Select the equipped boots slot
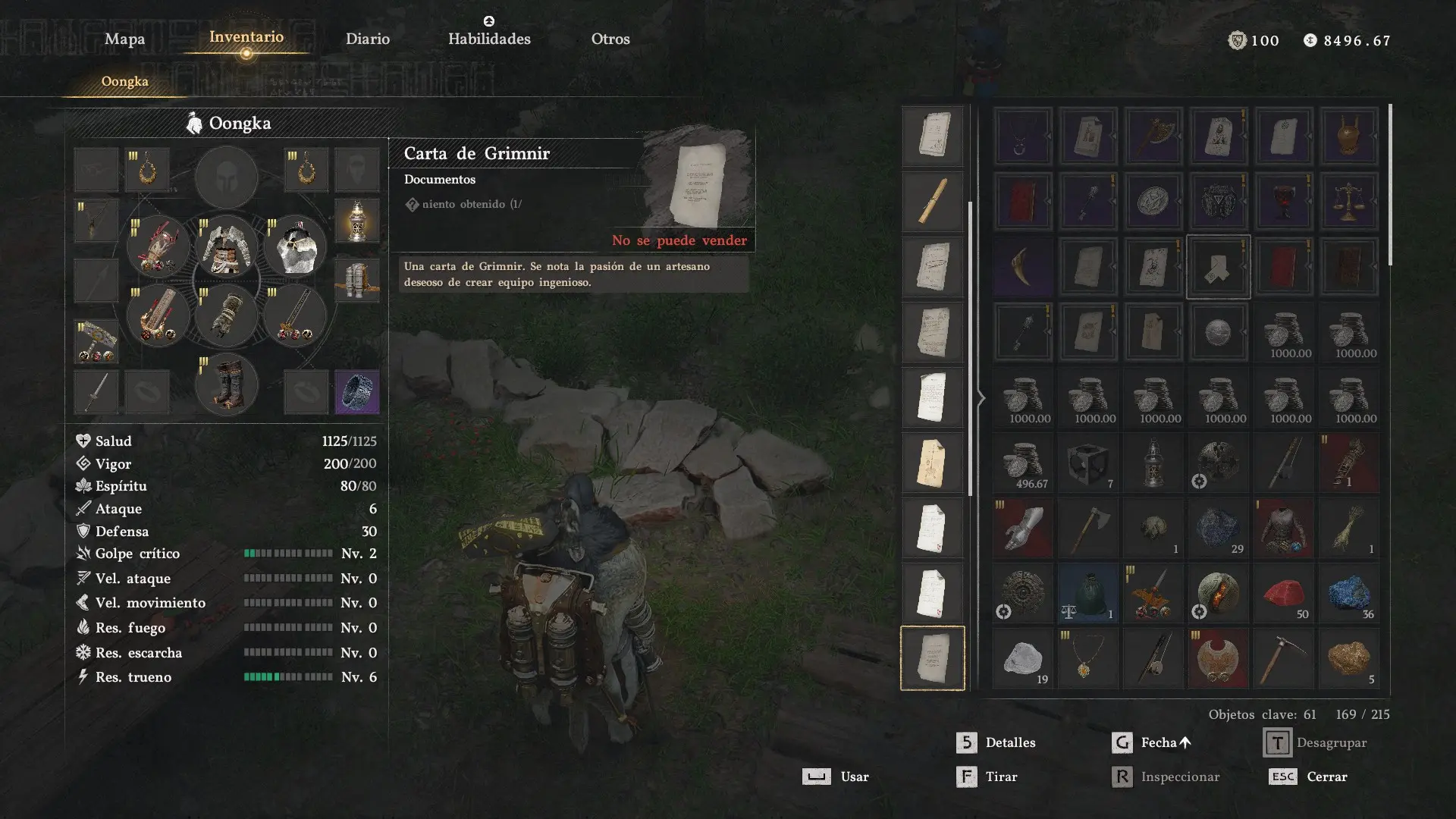Screen dimensions: 1456x819 click(x=226, y=384)
